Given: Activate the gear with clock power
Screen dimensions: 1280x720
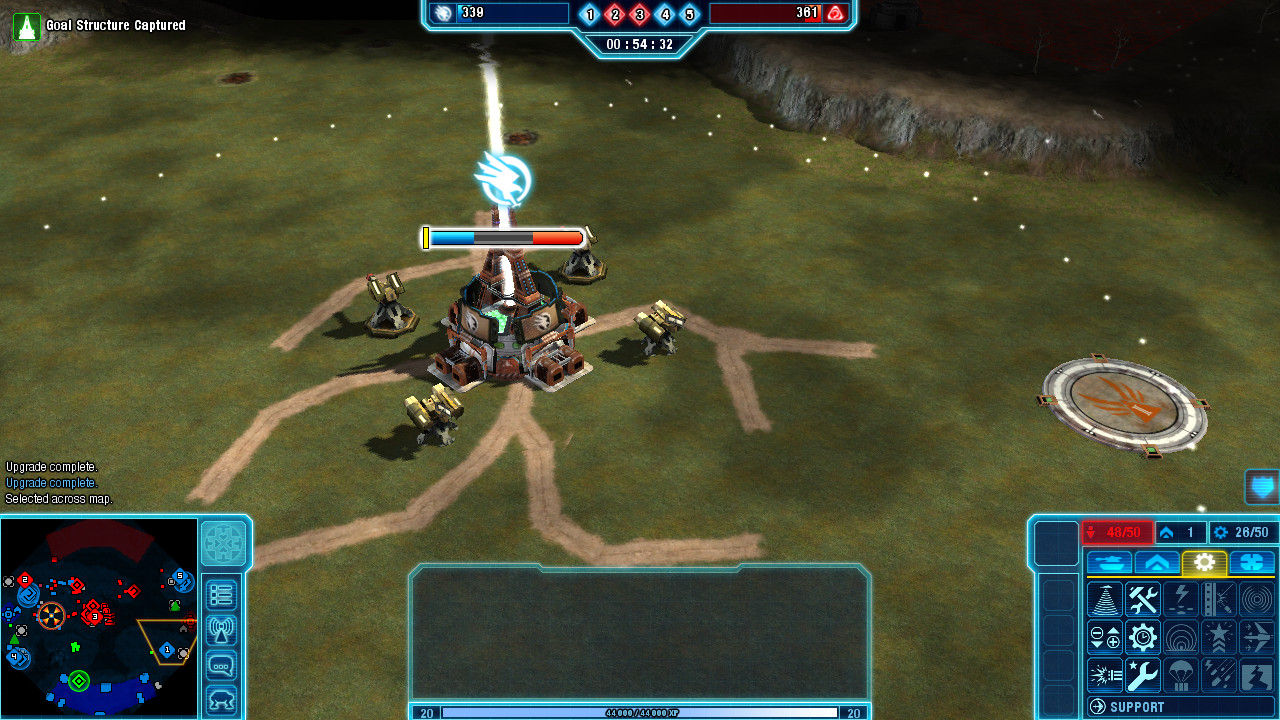Looking at the screenshot, I should [x=1143, y=637].
